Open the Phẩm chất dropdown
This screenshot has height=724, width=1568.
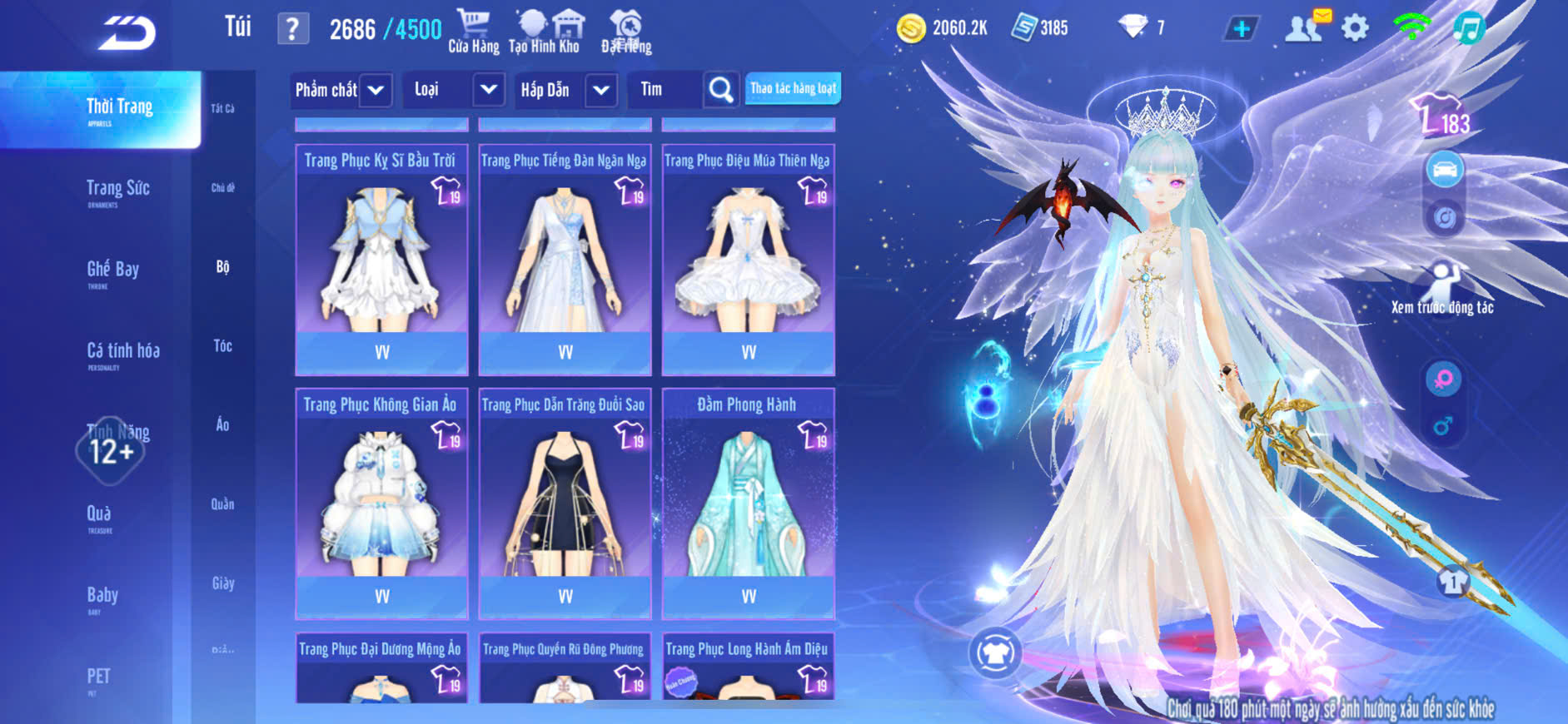pyautogui.click(x=340, y=90)
